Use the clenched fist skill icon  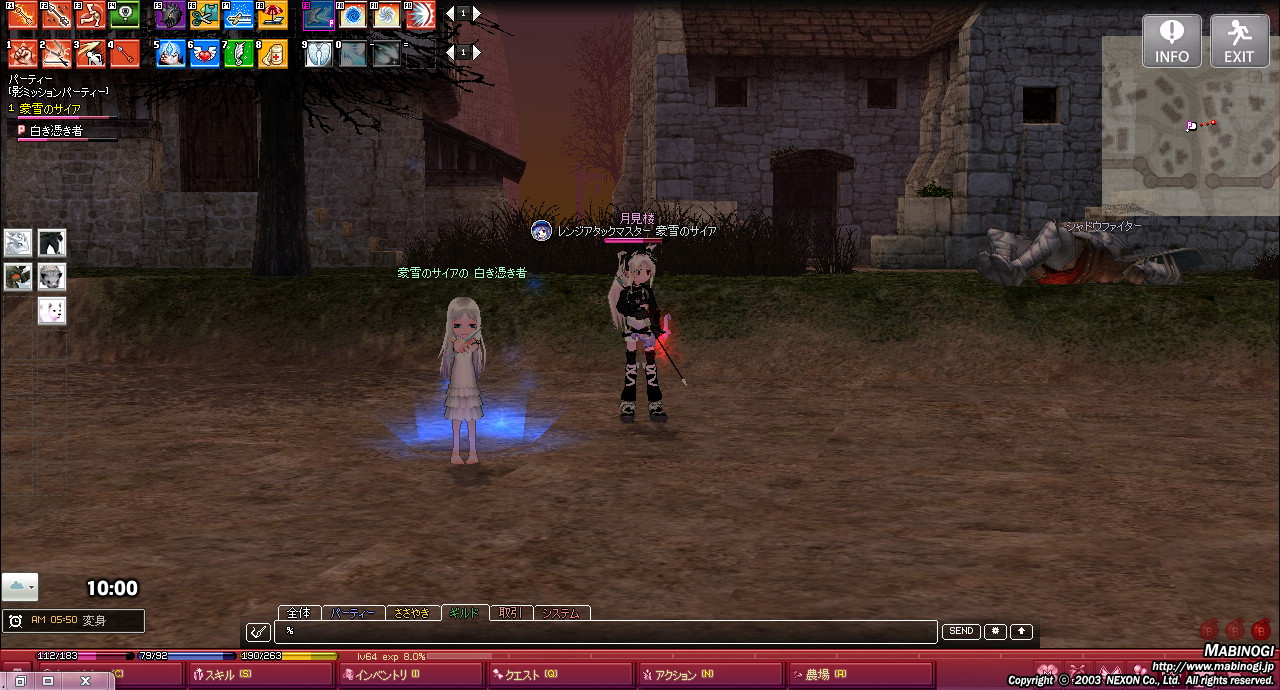click(23, 53)
